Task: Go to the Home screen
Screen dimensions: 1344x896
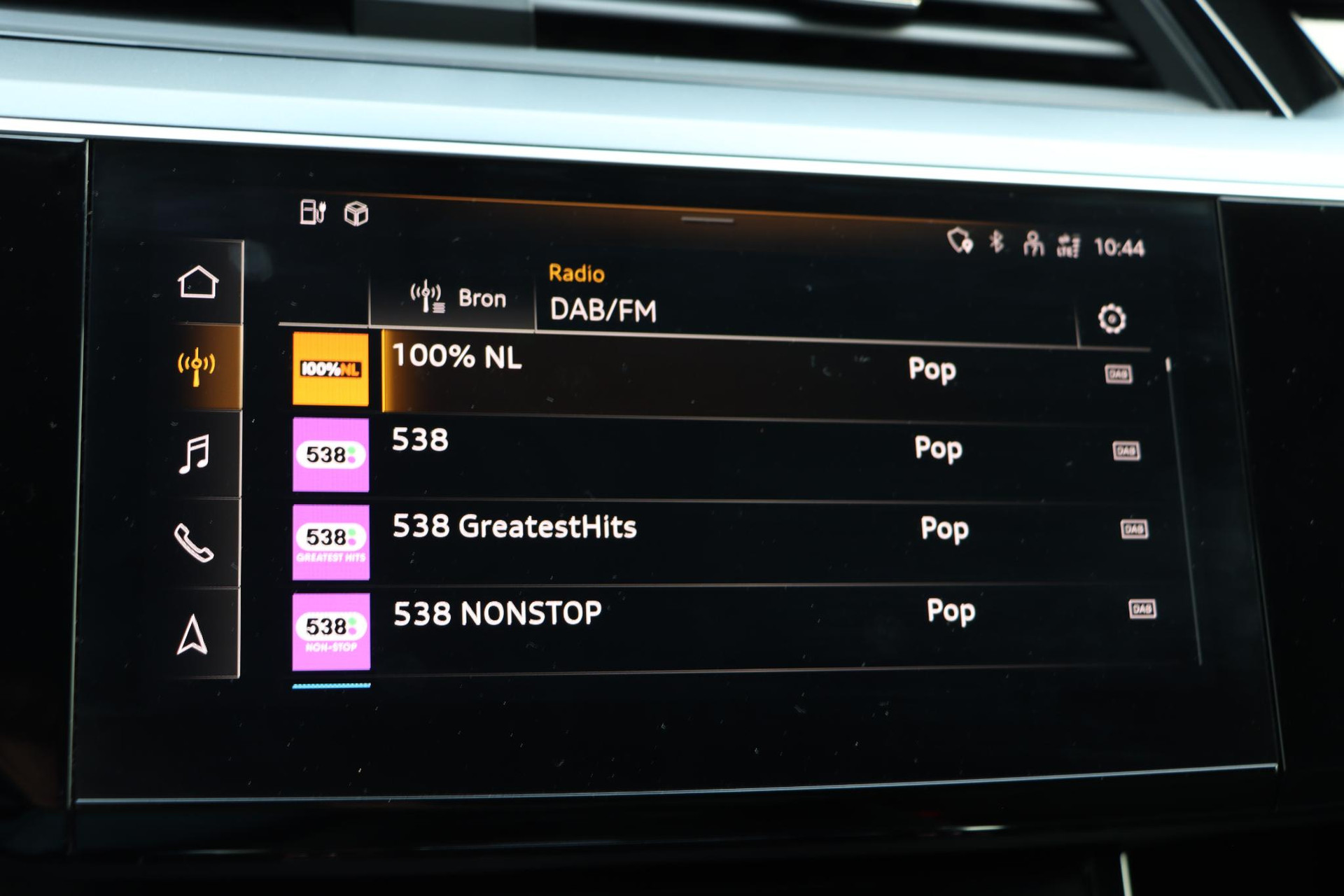Action: (197, 283)
